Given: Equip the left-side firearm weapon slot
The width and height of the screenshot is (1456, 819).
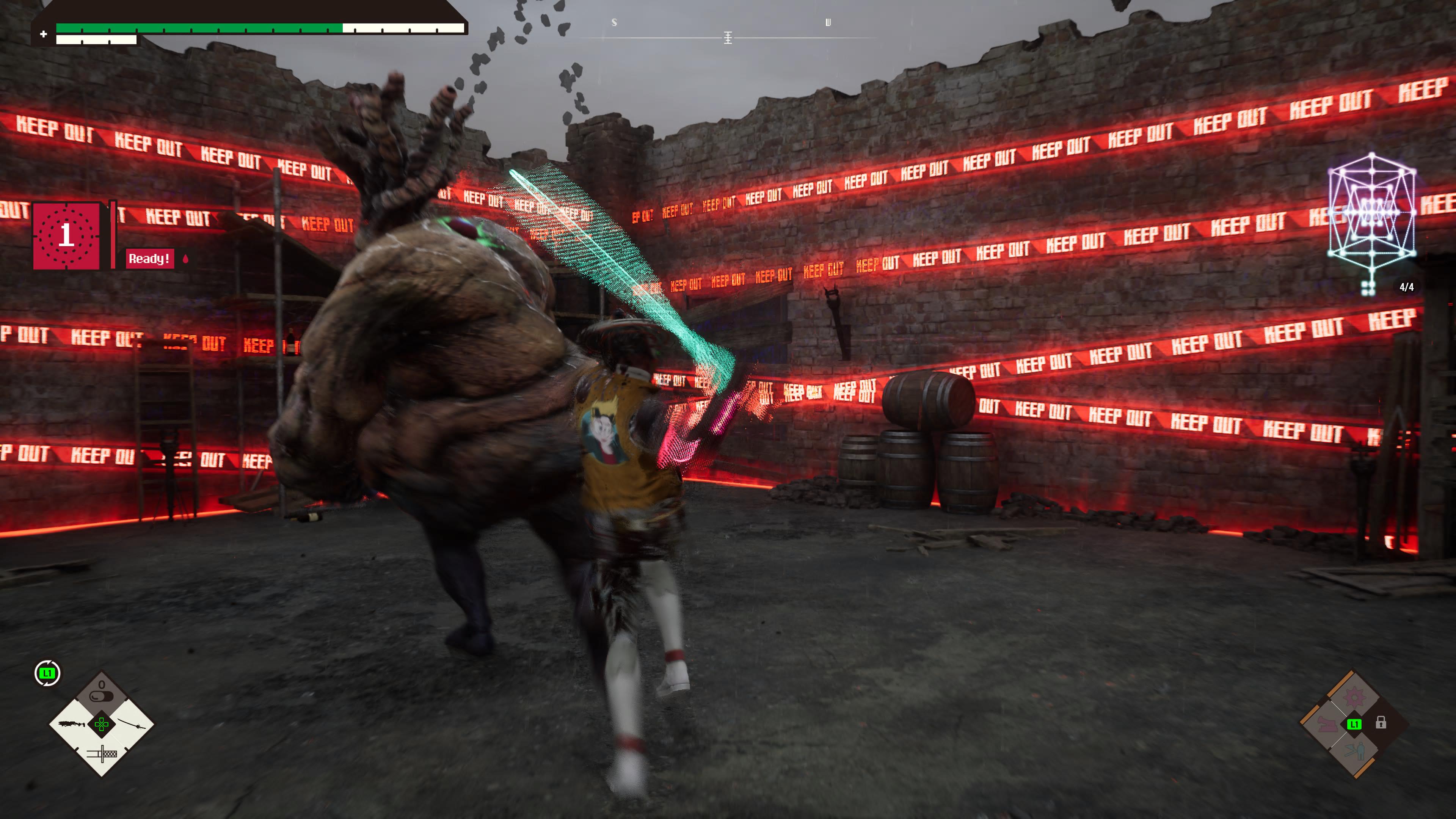Looking at the screenshot, I should pyautogui.click(x=71, y=724).
